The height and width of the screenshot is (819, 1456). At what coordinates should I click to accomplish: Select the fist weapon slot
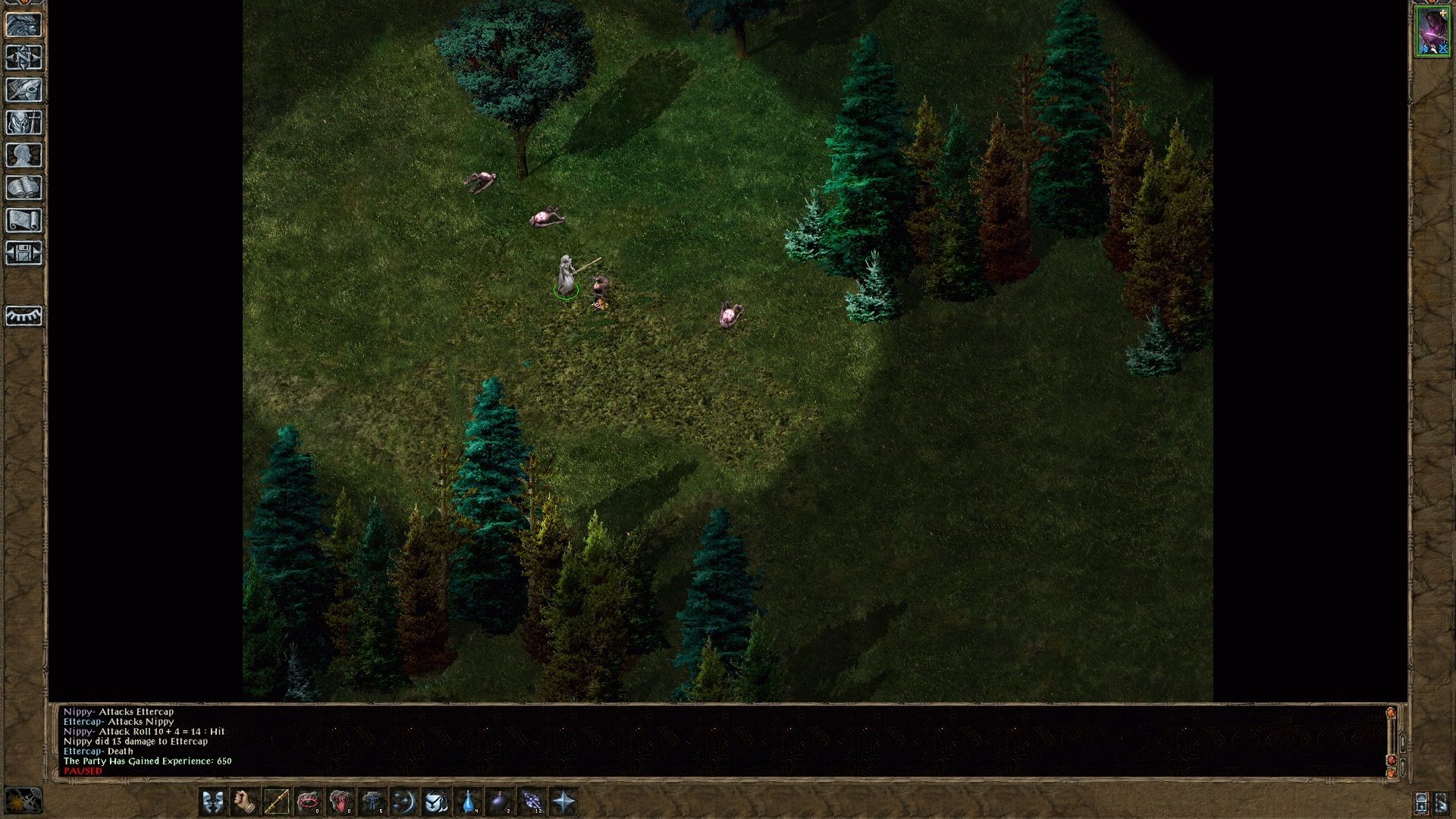tap(244, 802)
